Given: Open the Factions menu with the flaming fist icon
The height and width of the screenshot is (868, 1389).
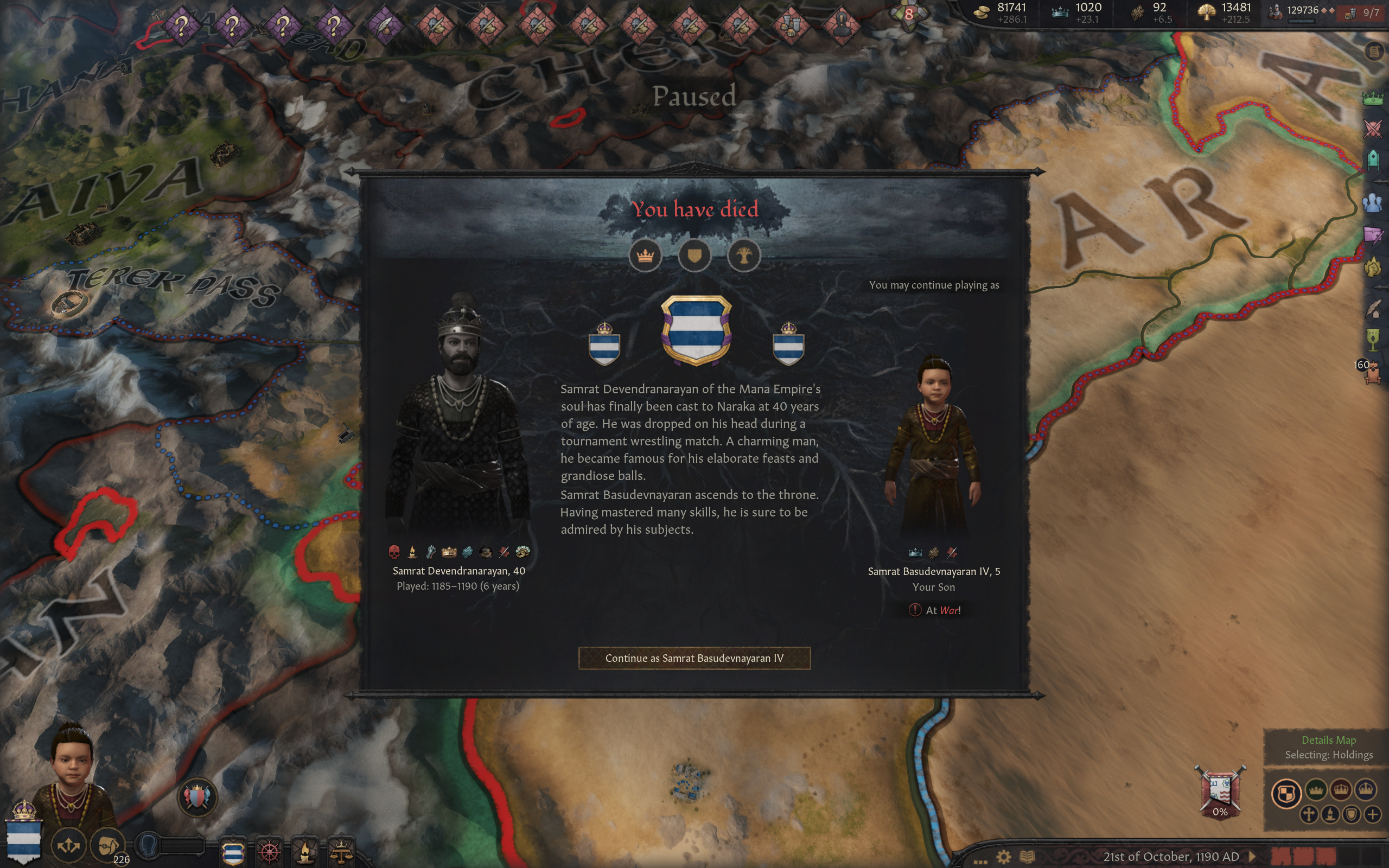Looking at the screenshot, I should (x=1372, y=267).
